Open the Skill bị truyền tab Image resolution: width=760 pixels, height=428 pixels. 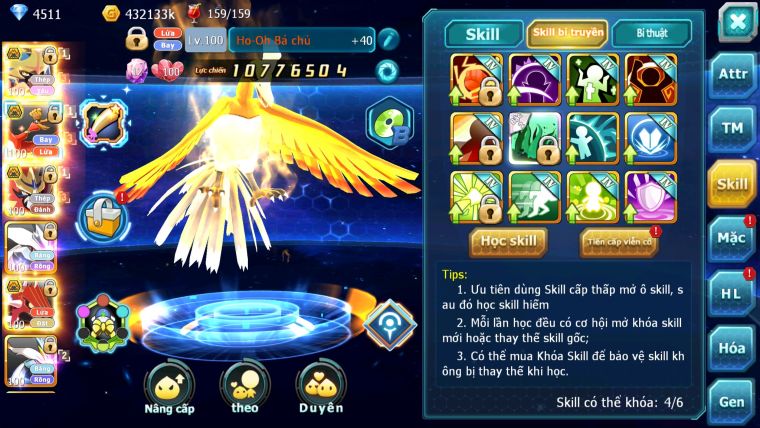[567, 34]
